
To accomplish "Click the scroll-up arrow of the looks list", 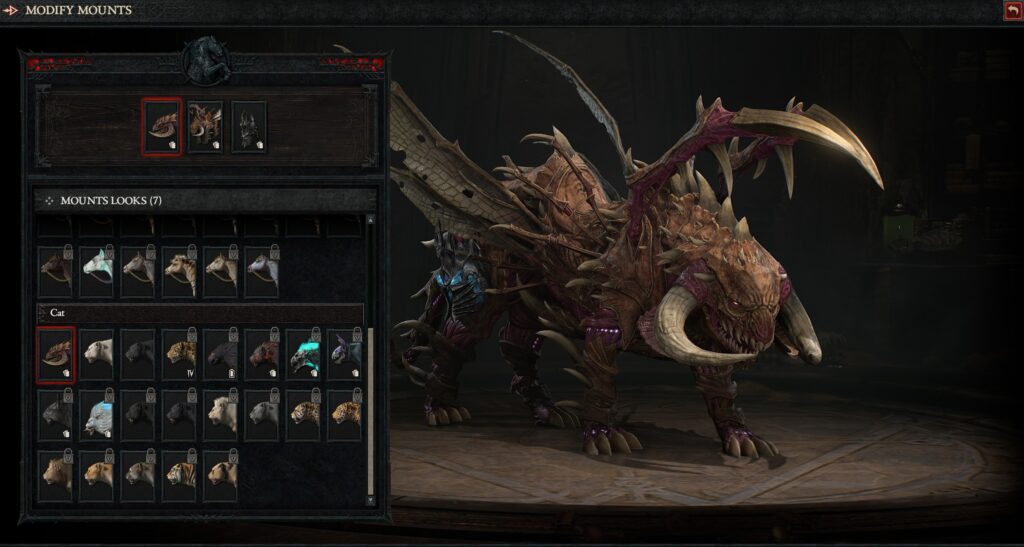I will [371, 220].
